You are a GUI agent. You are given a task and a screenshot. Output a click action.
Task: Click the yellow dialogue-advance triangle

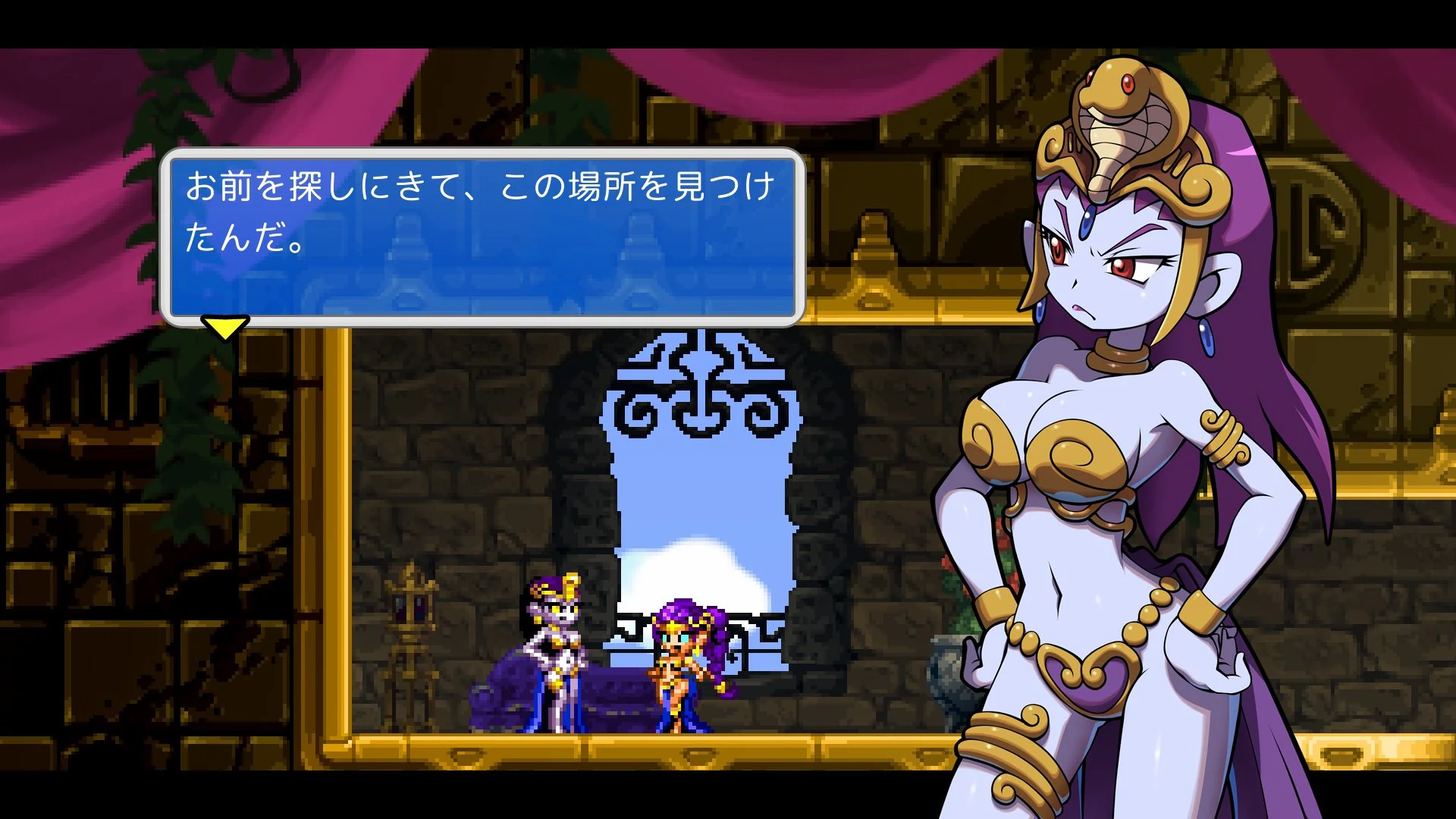(x=224, y=329)
